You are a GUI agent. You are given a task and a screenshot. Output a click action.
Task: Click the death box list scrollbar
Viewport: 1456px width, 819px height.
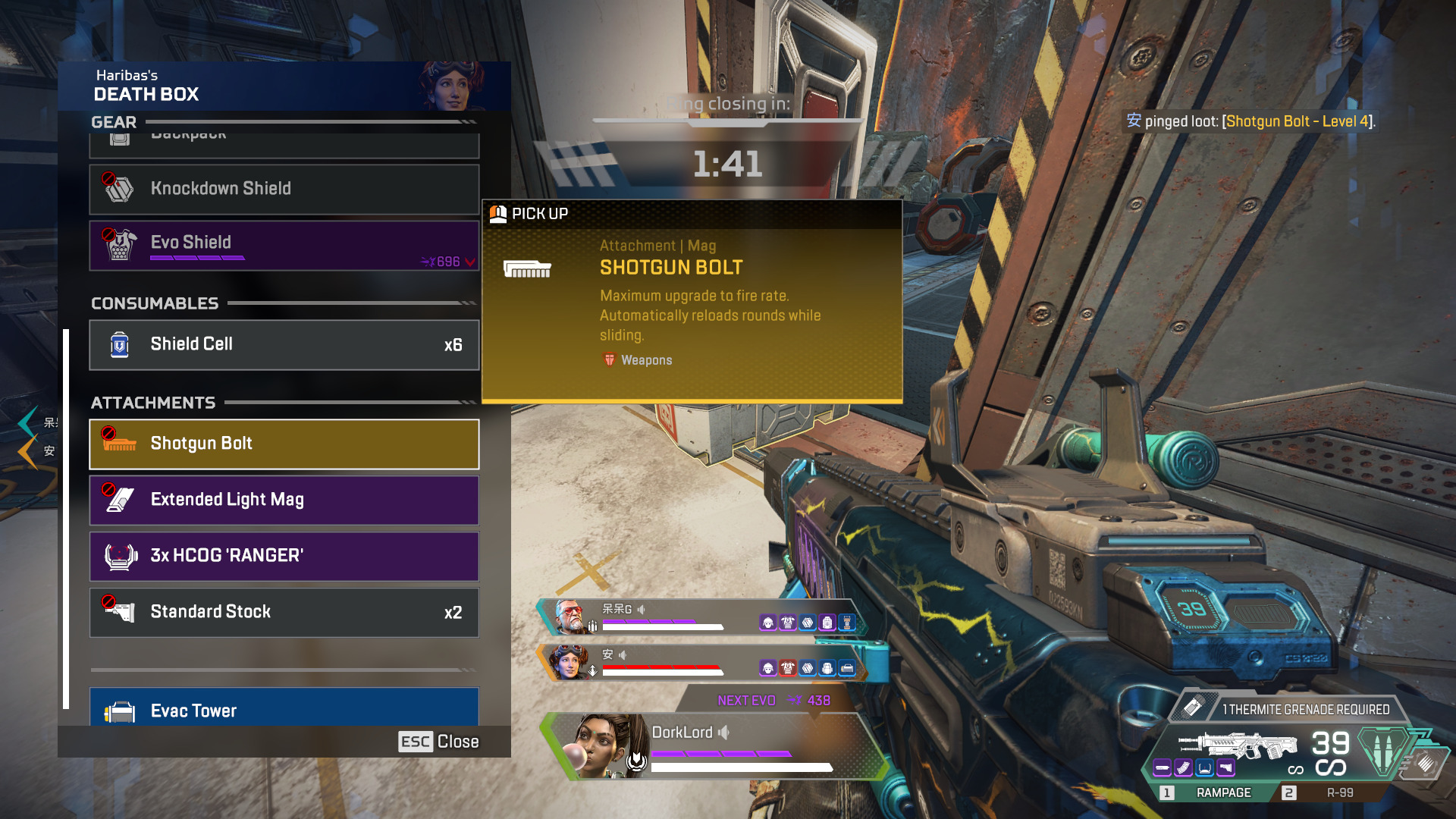(67, 519)
